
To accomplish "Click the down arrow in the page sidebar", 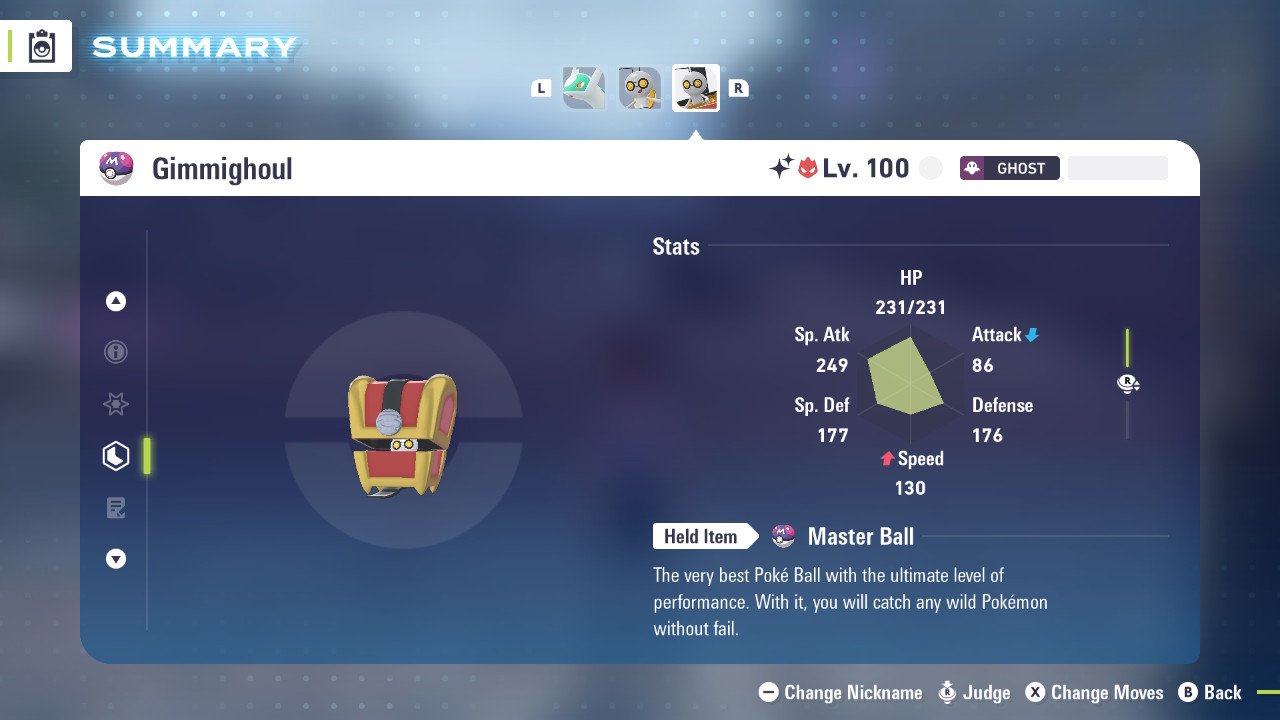I will pyautogui.click(x=116, y=559).
